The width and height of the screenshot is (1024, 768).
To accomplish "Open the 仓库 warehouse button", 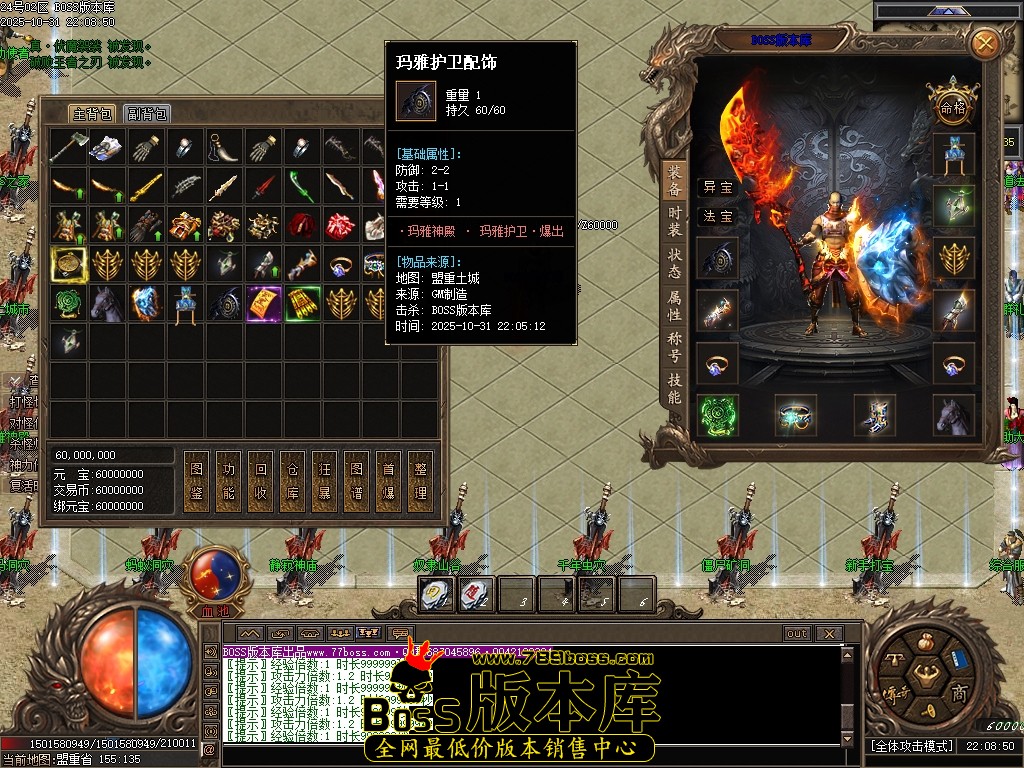I will [292, 481].
